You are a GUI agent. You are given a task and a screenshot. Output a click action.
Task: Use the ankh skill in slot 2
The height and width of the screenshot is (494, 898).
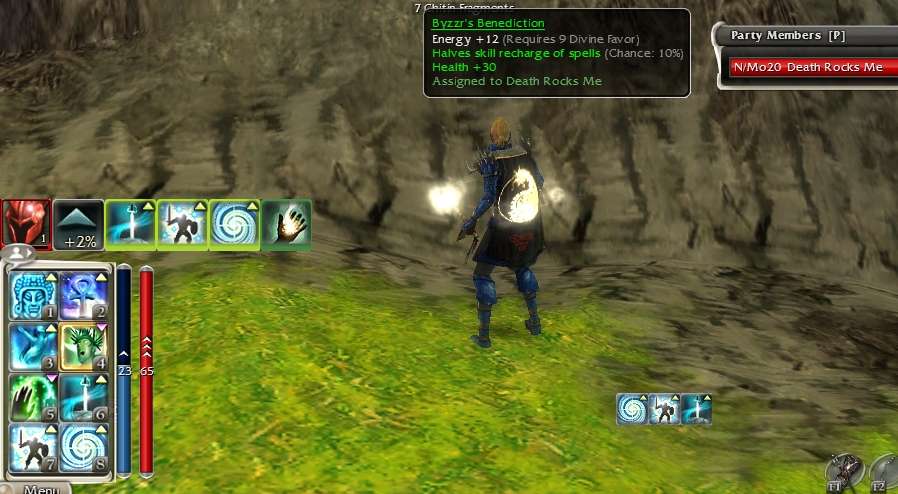pos(83,295)
